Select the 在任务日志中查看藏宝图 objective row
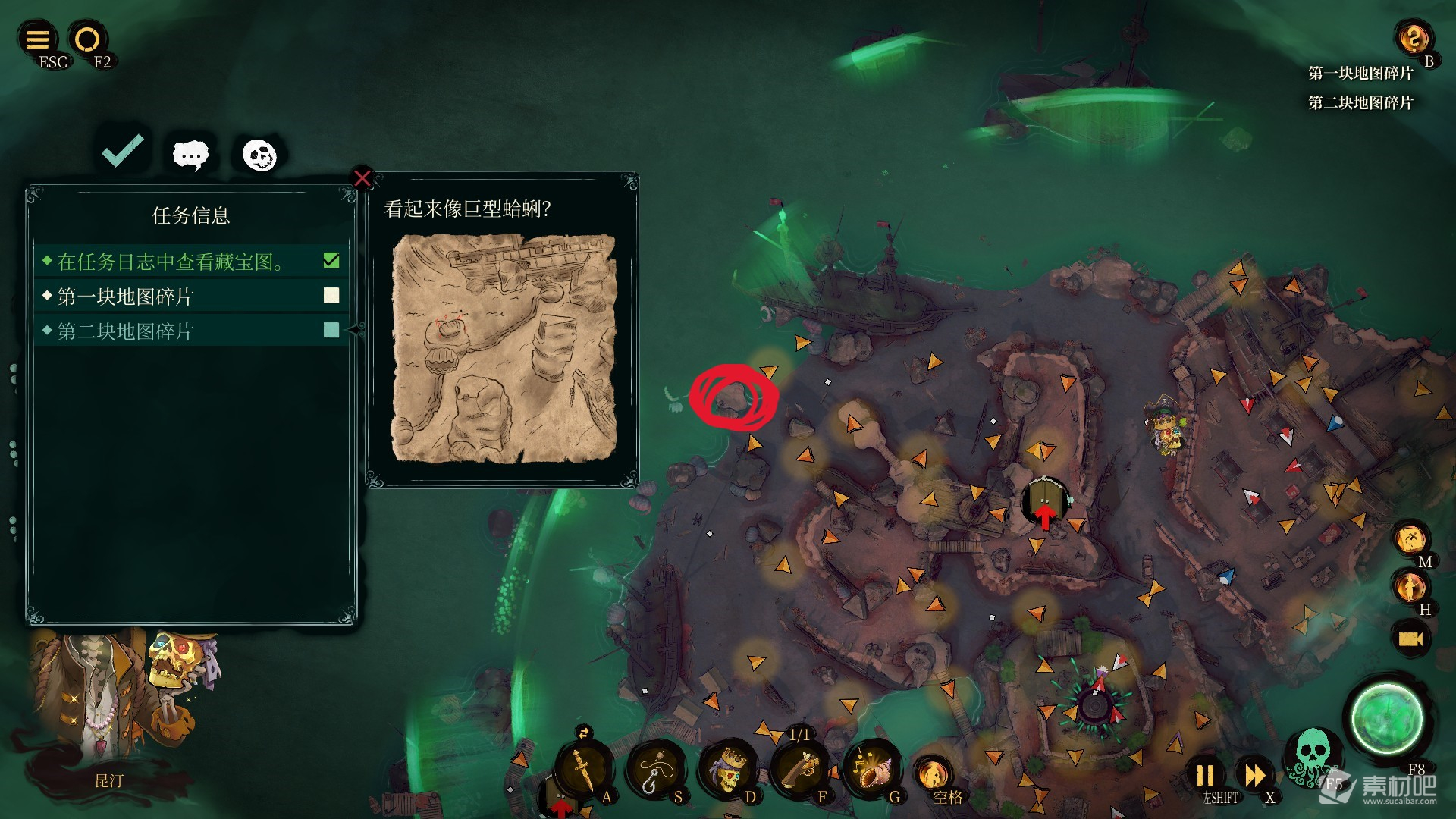Image resolution: width=1456 pixels, height=819 pixels. coord(191,262)
